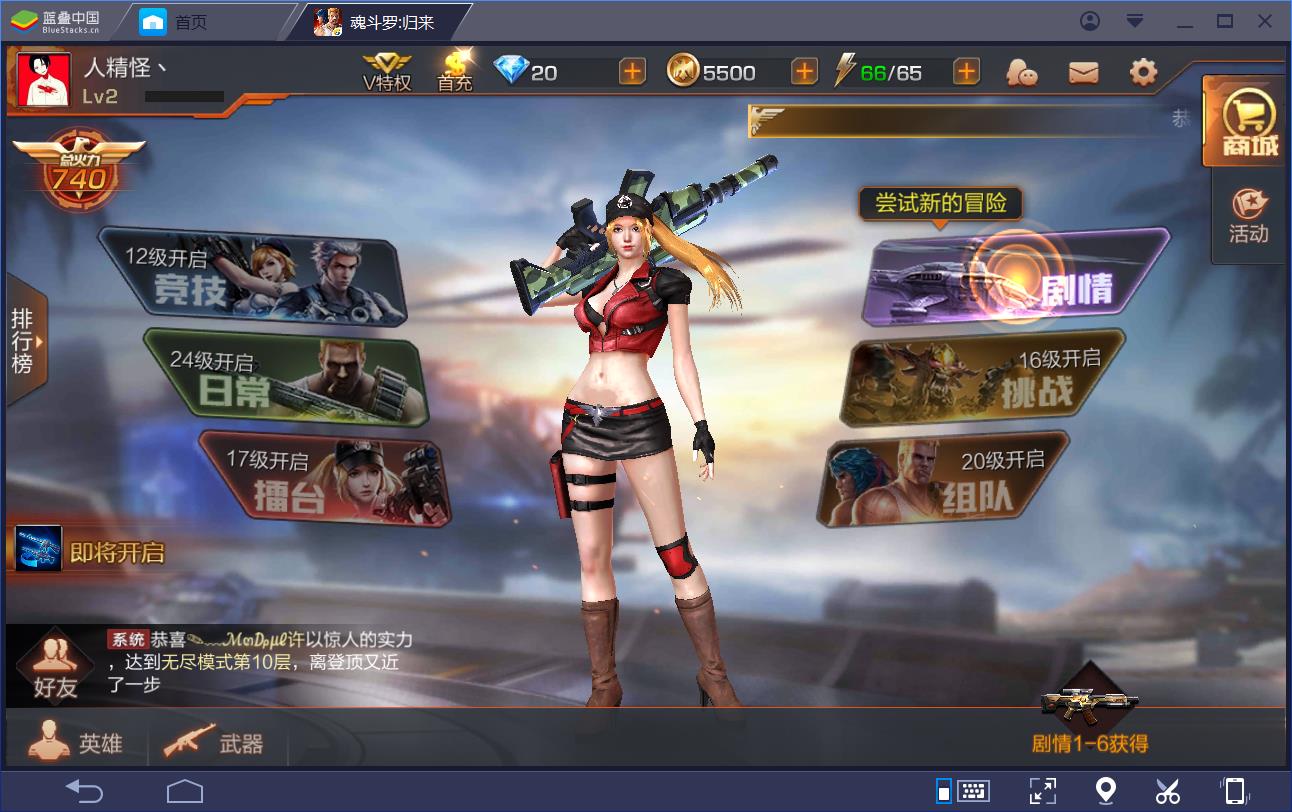Add diamonds with the plus button

click(x=632, y=72)
